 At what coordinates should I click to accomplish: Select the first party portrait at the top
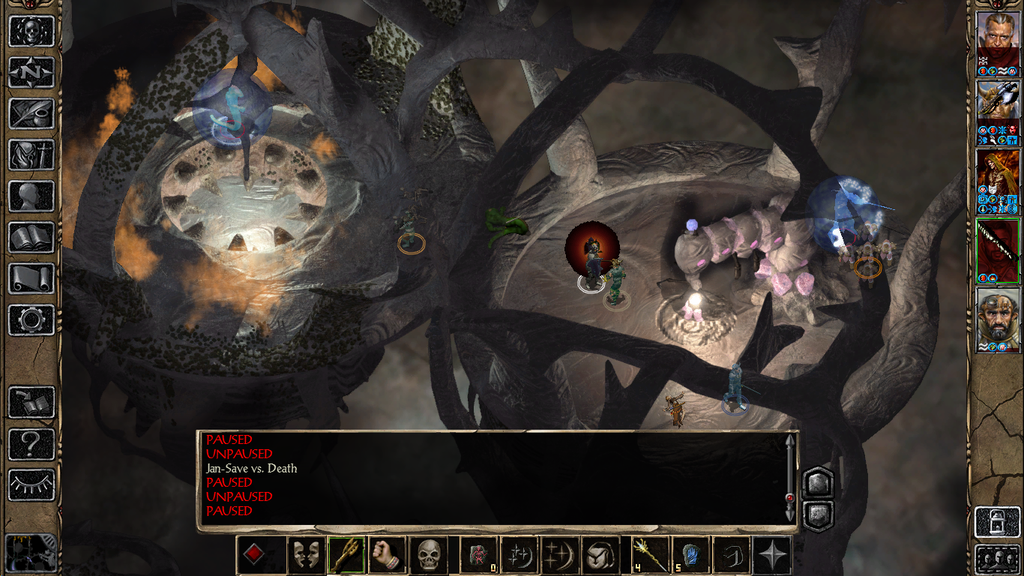pyautogui.click(x=998, y=38)
